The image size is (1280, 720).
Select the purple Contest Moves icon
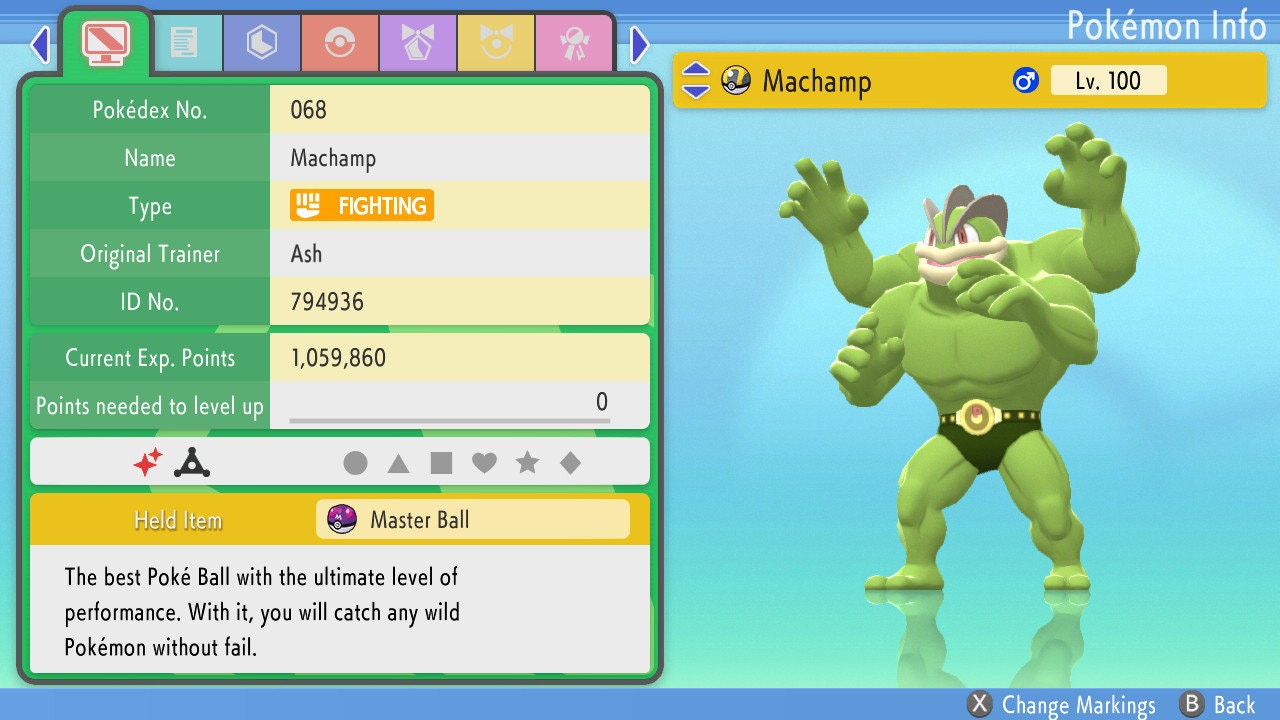[x=417, y=42]
